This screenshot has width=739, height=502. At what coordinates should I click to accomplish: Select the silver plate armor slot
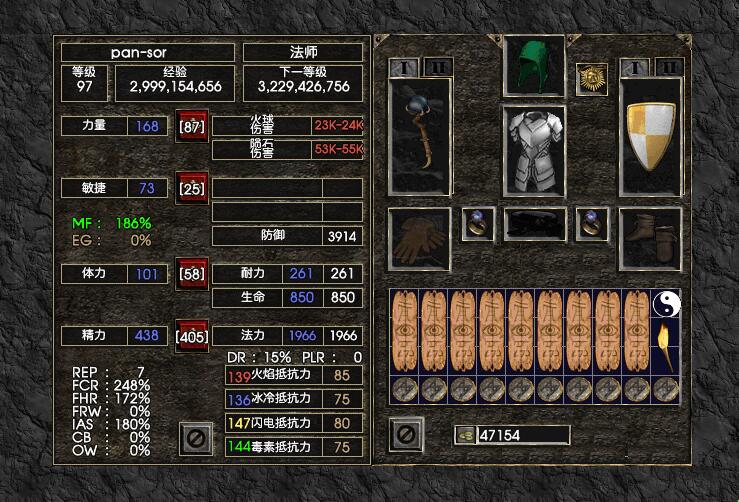(533, 150)
